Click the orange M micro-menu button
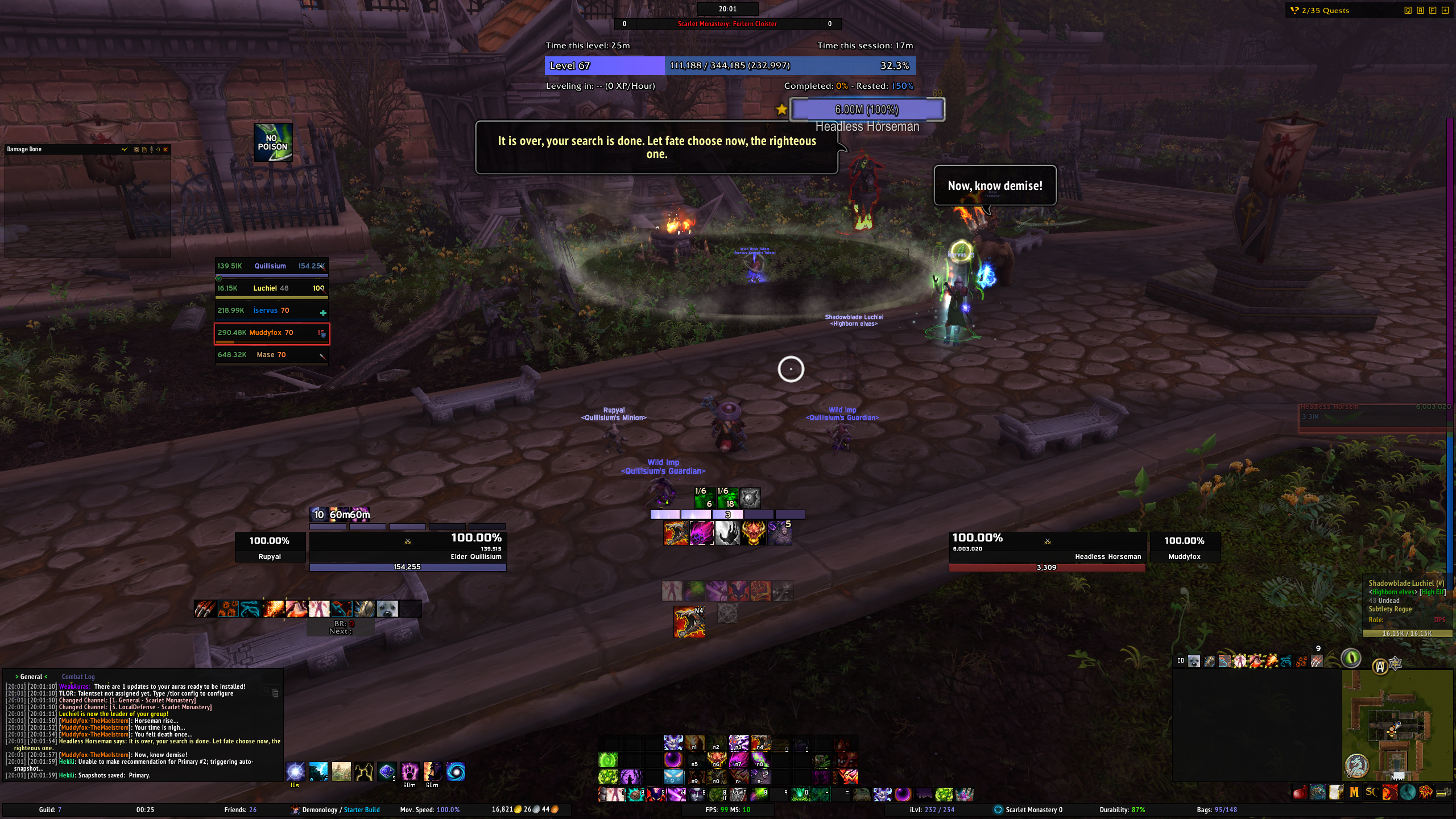The image size is (1456, 819). tap(1354, 792)
